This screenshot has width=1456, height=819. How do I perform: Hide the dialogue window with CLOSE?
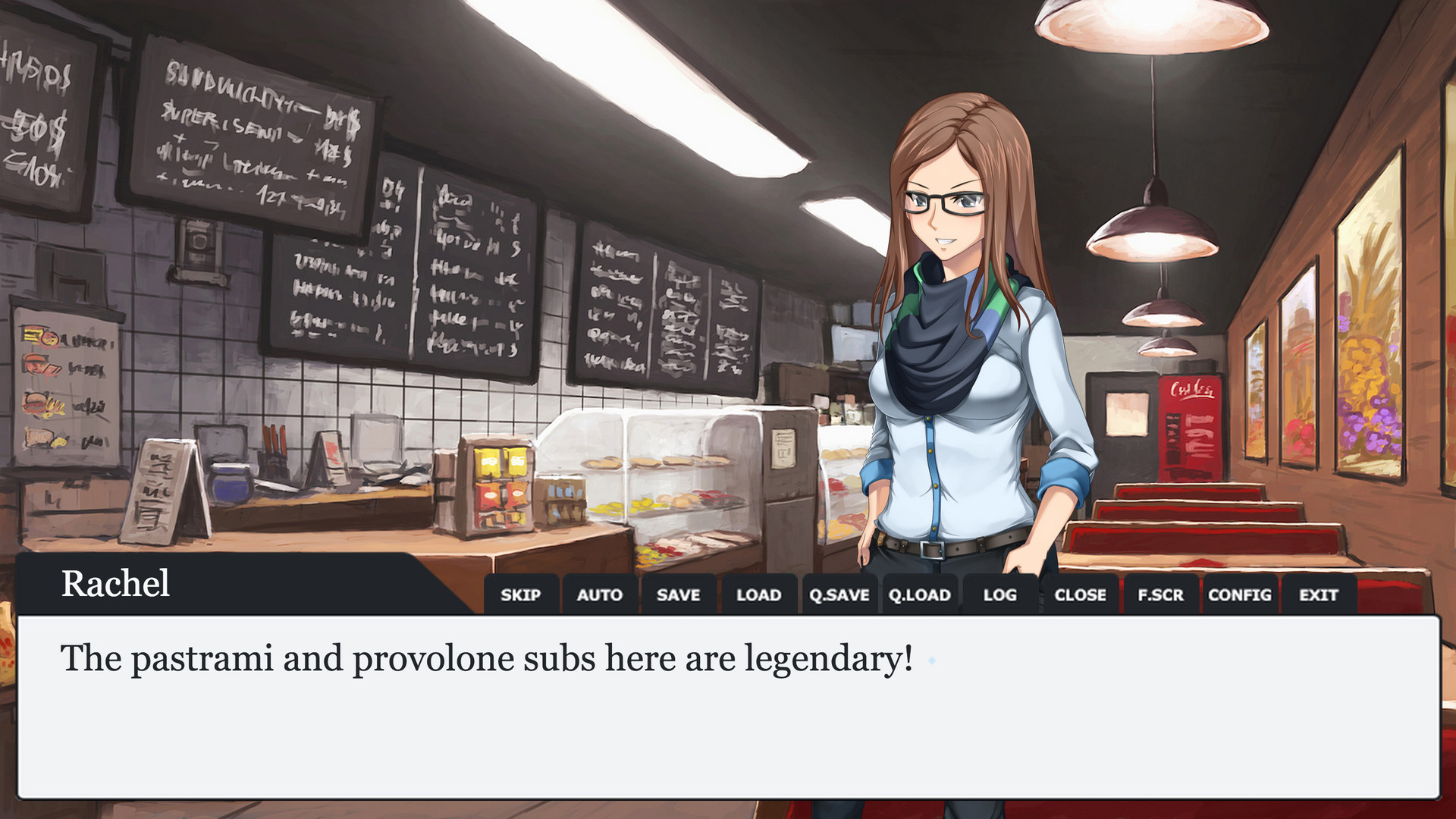point(1081,595)
